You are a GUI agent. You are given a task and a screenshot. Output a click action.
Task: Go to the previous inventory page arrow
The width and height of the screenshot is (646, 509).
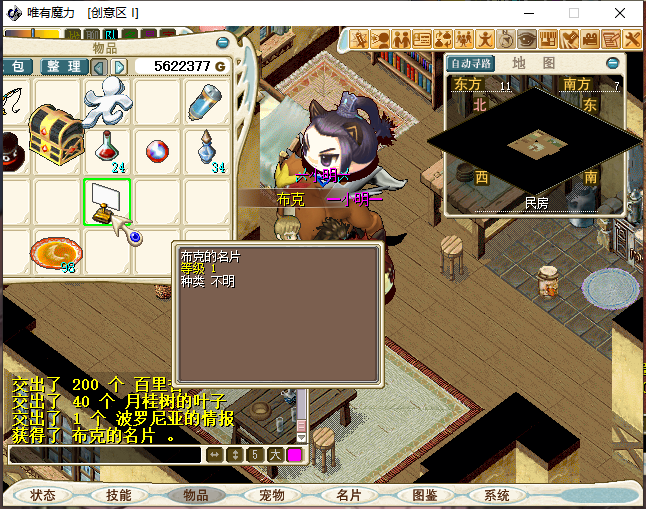click(100, 66)
